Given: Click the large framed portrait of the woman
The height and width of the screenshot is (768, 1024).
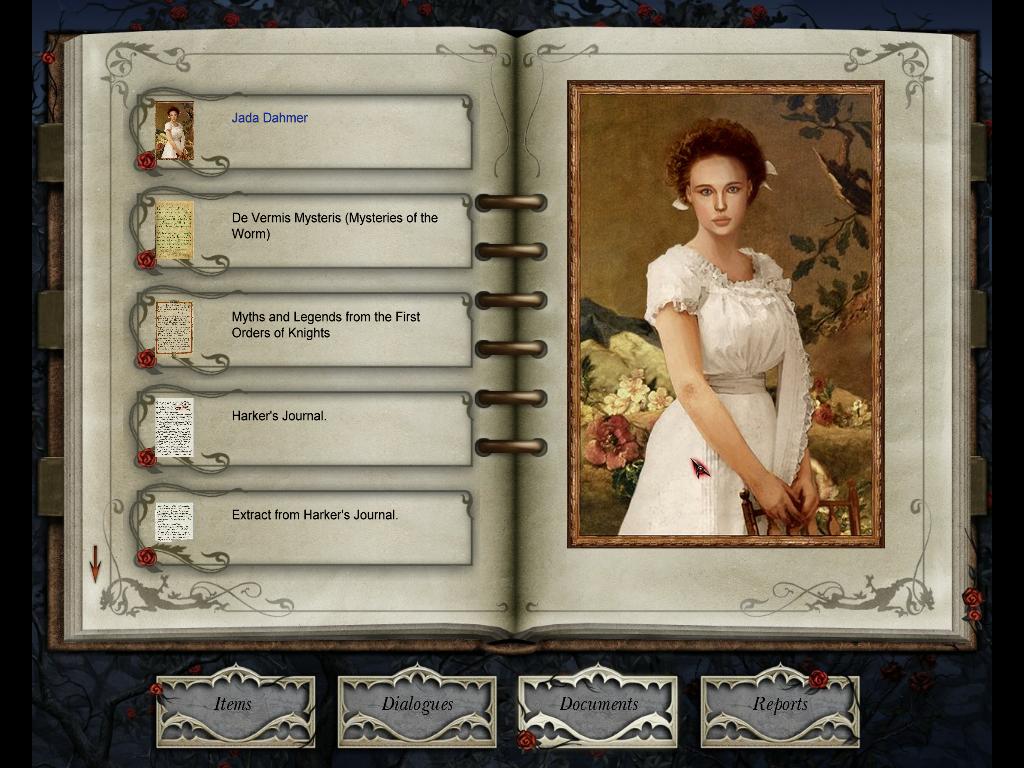Looking at the screenshot, I should point(725,314).
